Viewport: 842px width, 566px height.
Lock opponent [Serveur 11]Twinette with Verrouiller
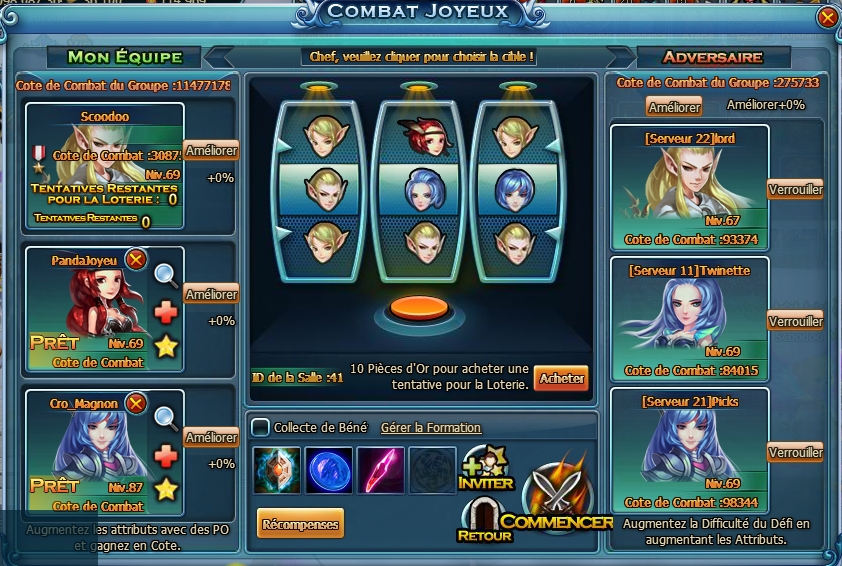795,321
